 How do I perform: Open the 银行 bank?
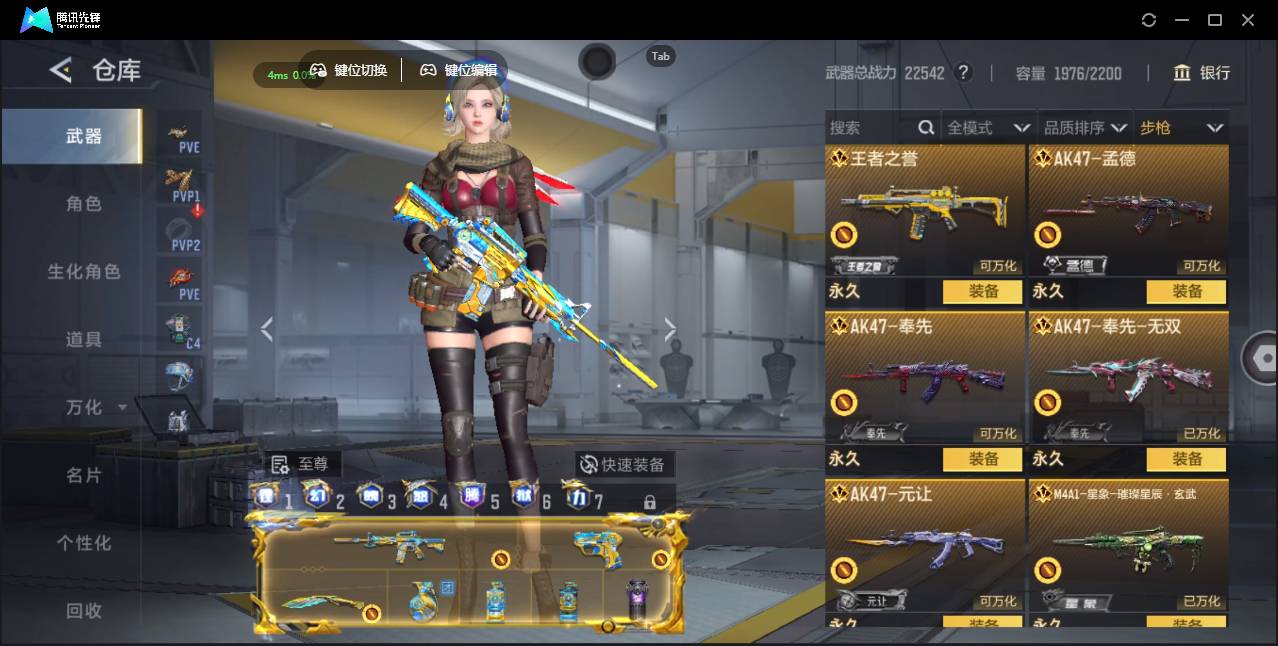[x=1202, y=73]
